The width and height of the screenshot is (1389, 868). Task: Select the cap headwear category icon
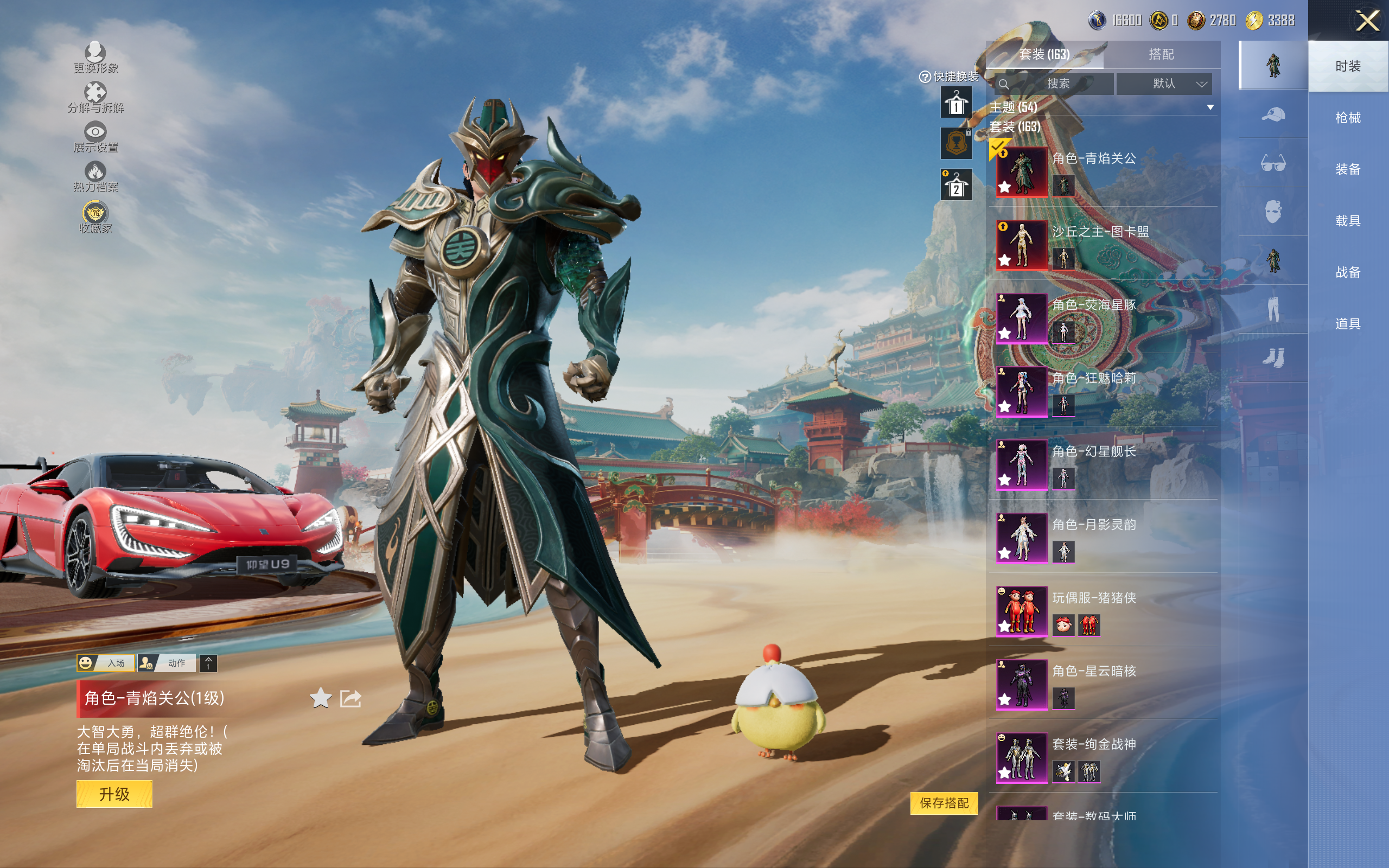[x=1273, y=114]
